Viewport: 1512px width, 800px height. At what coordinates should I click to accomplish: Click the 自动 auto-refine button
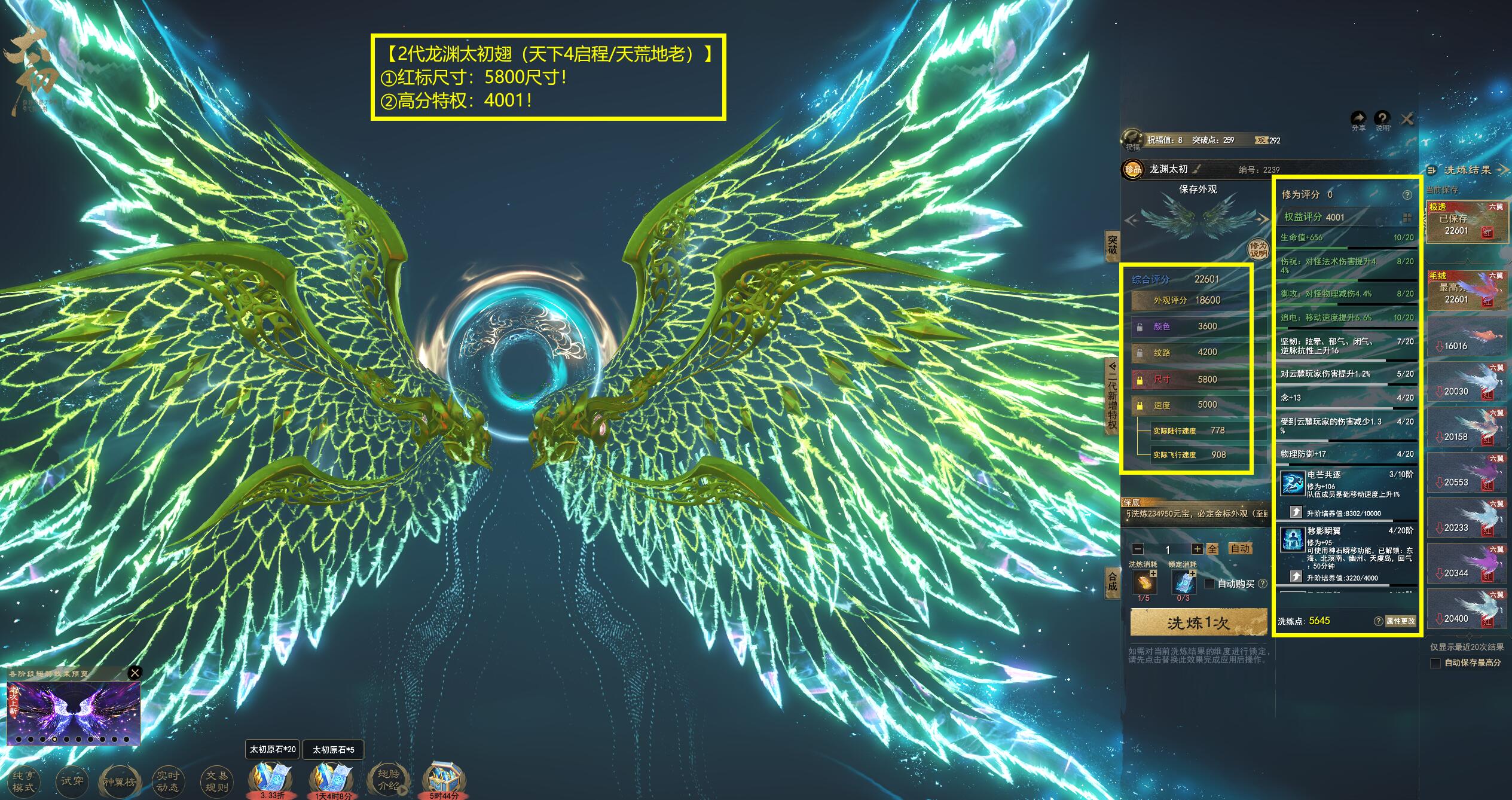pyautogui.click(x=1239, y=548)
